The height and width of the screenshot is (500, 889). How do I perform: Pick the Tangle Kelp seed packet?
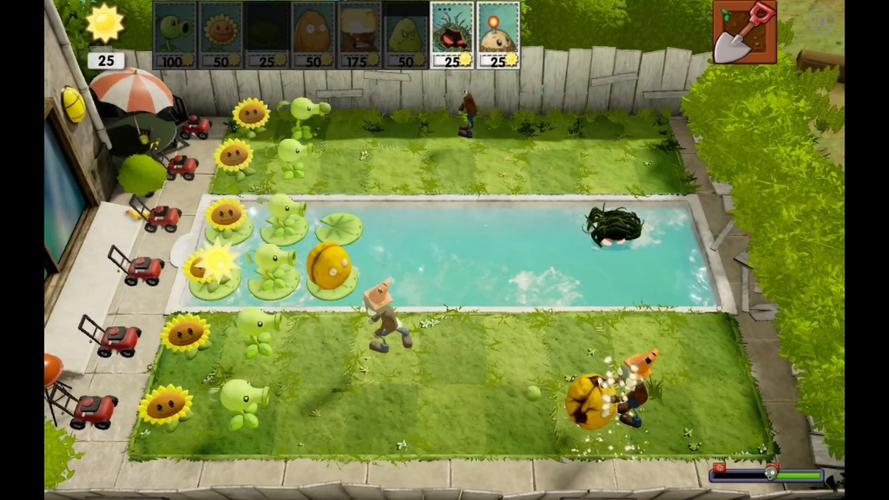(452, 34)
